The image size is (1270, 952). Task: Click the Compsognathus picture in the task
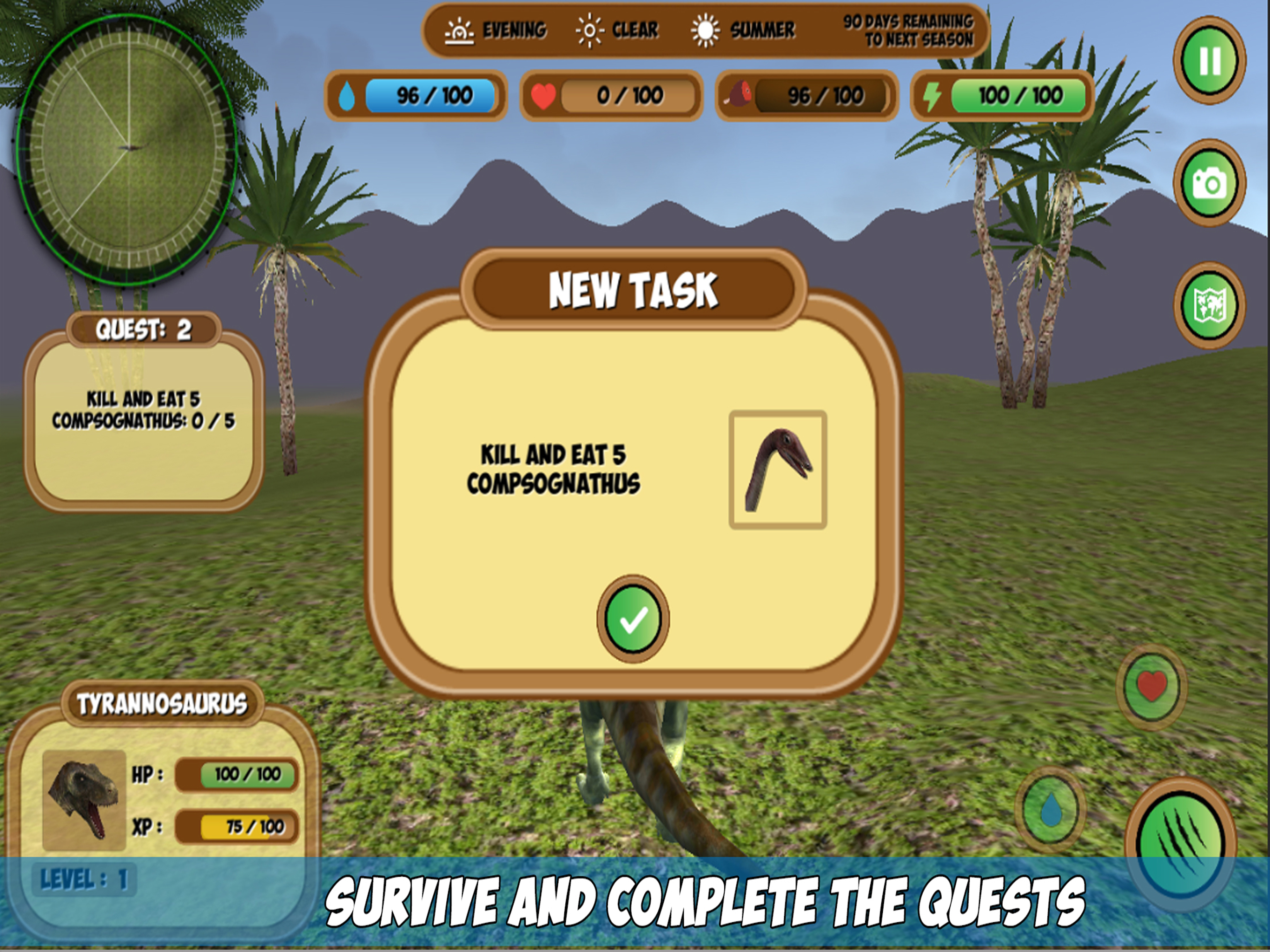(x=777, y=469)
